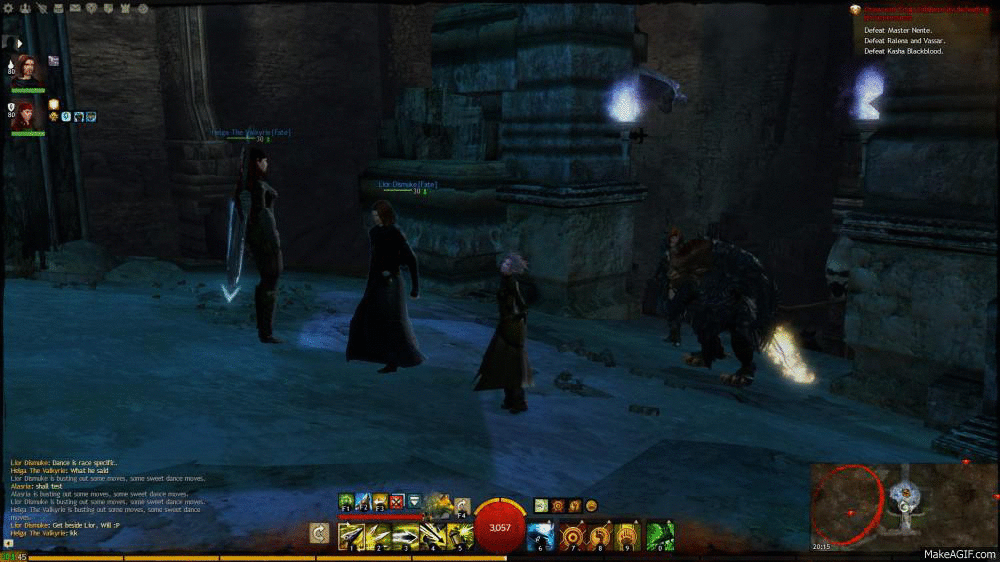This screenshot has height=562, width=1000.
Task: Activate the blue healing skill in slot 6
Action: pos(541,536)
